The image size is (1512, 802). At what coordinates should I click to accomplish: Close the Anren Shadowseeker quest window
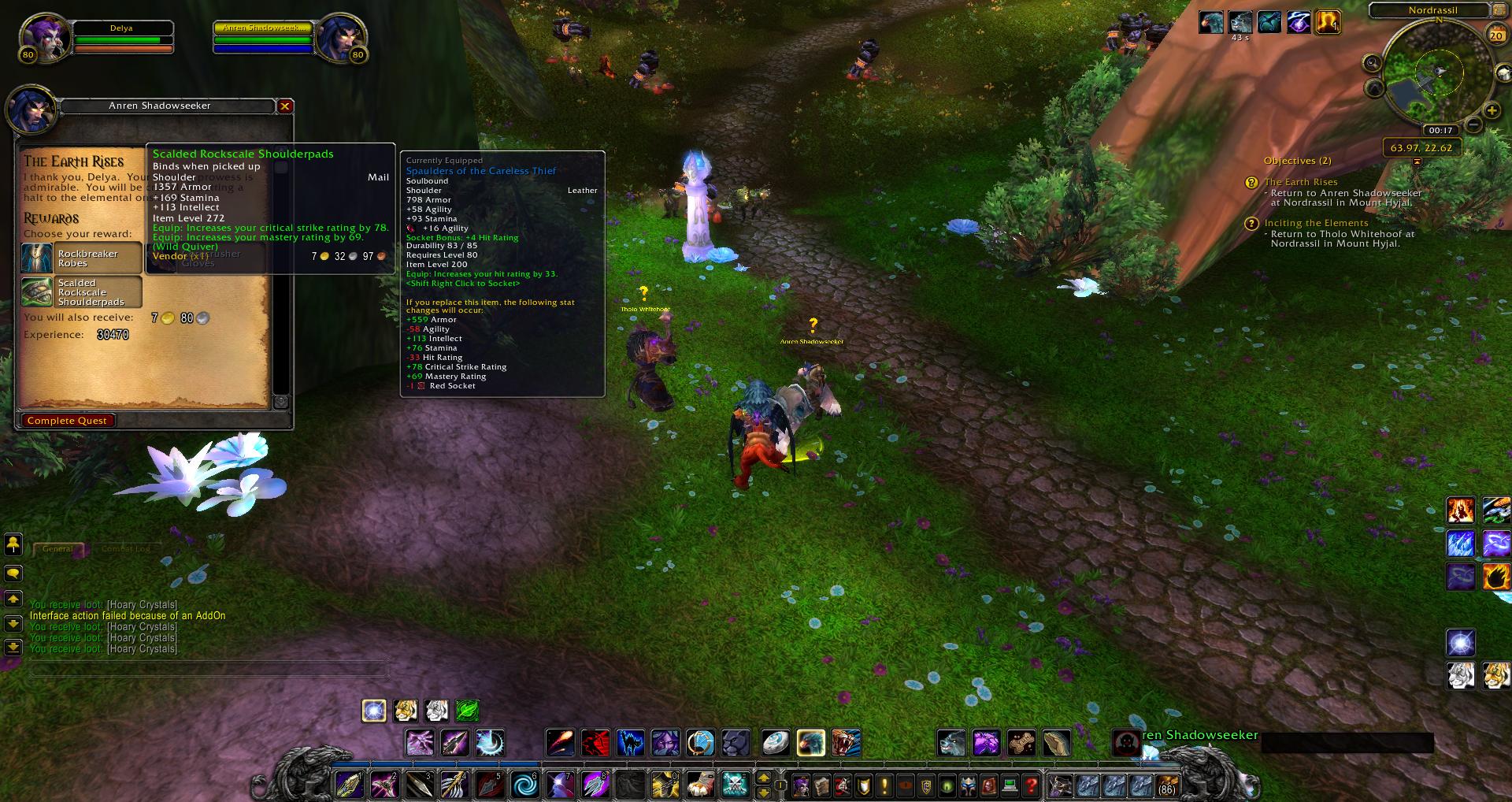285,106
